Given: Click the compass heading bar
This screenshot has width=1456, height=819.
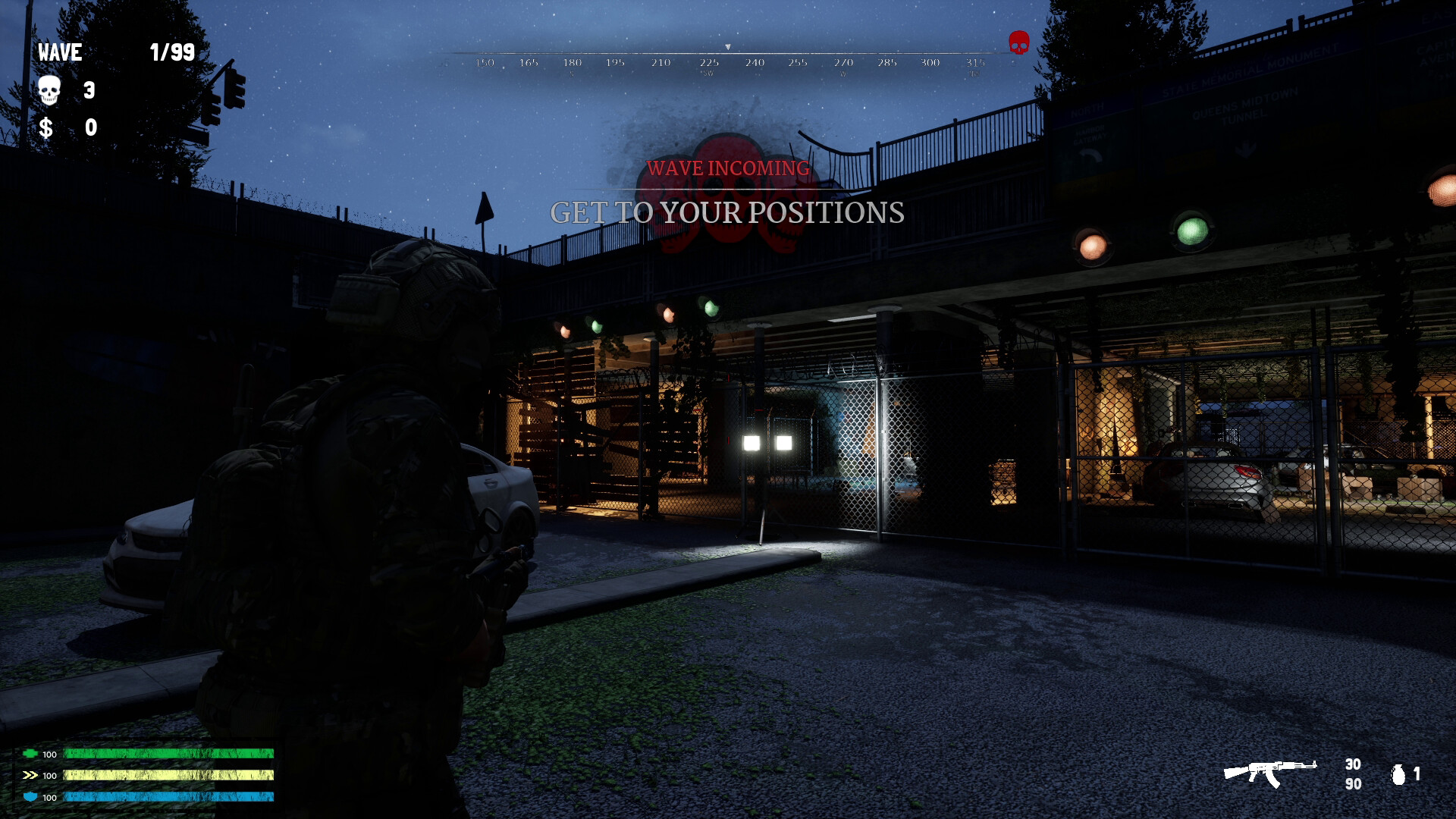Looking at the screenshot, I should tap(728, 61).
